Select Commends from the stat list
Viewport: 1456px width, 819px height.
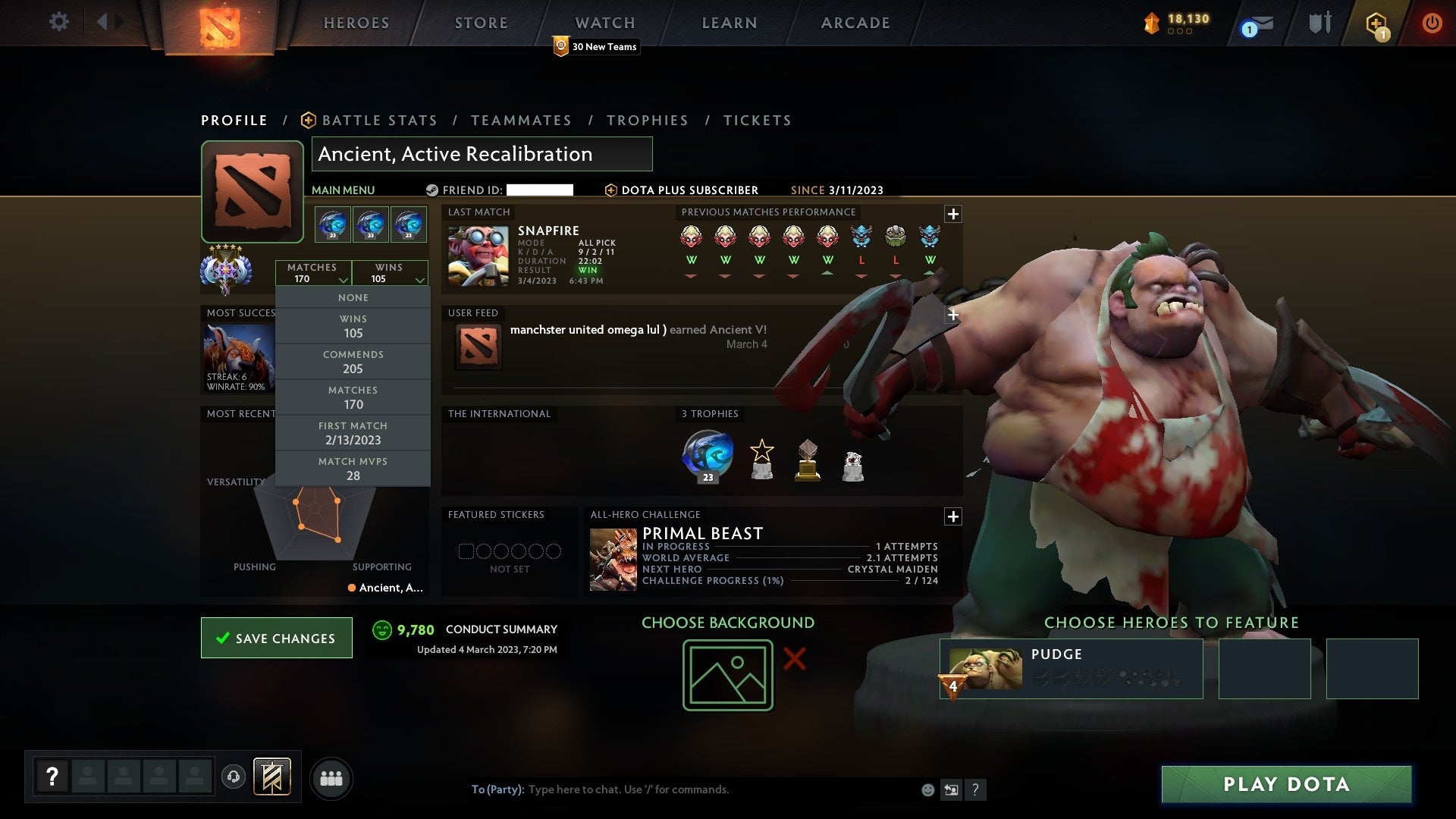[353, 362]
